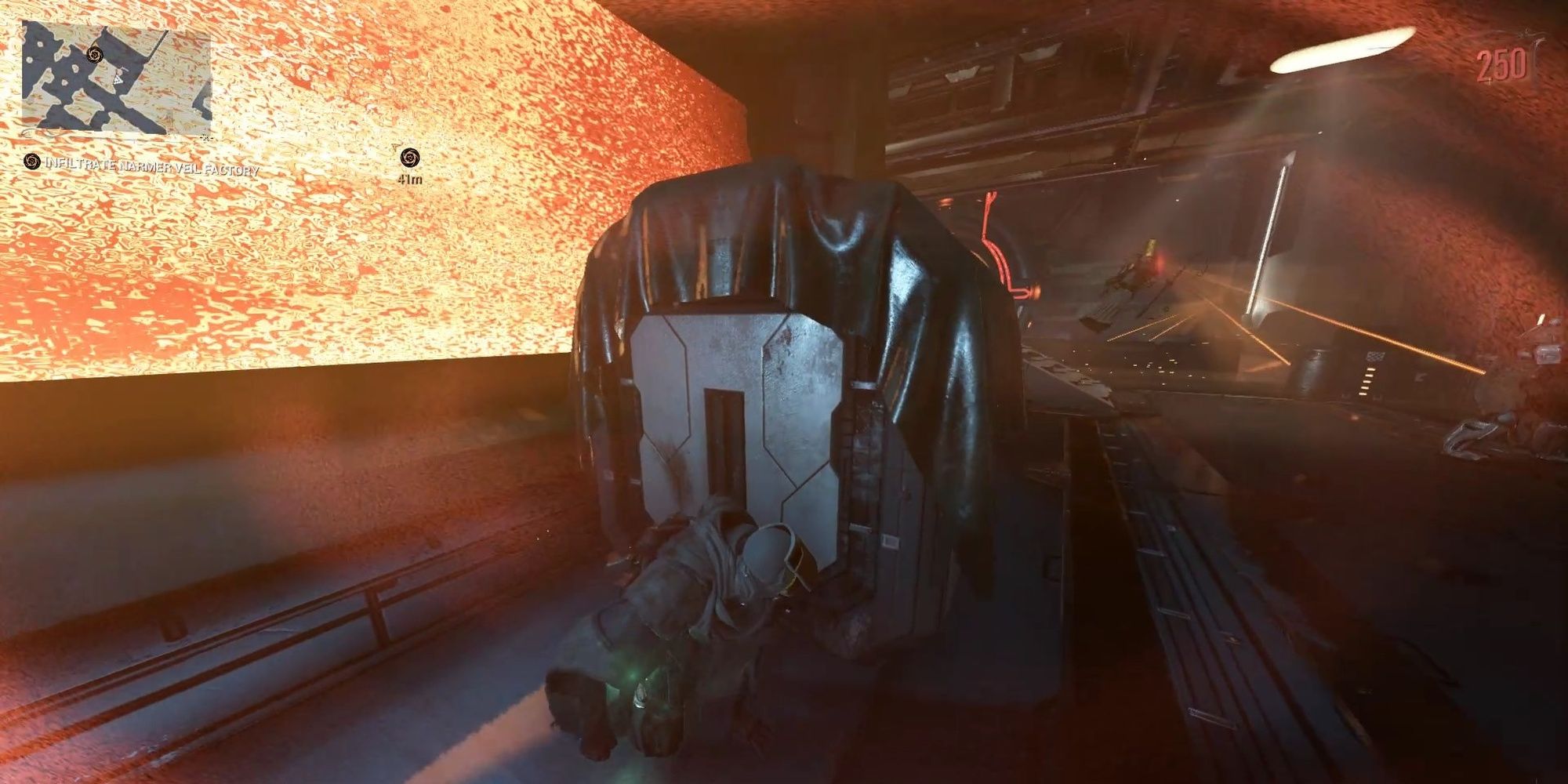The image size is (1568, 784).
Task: Select the yellow triangle marker on the minimap
Action: (118, 80)
